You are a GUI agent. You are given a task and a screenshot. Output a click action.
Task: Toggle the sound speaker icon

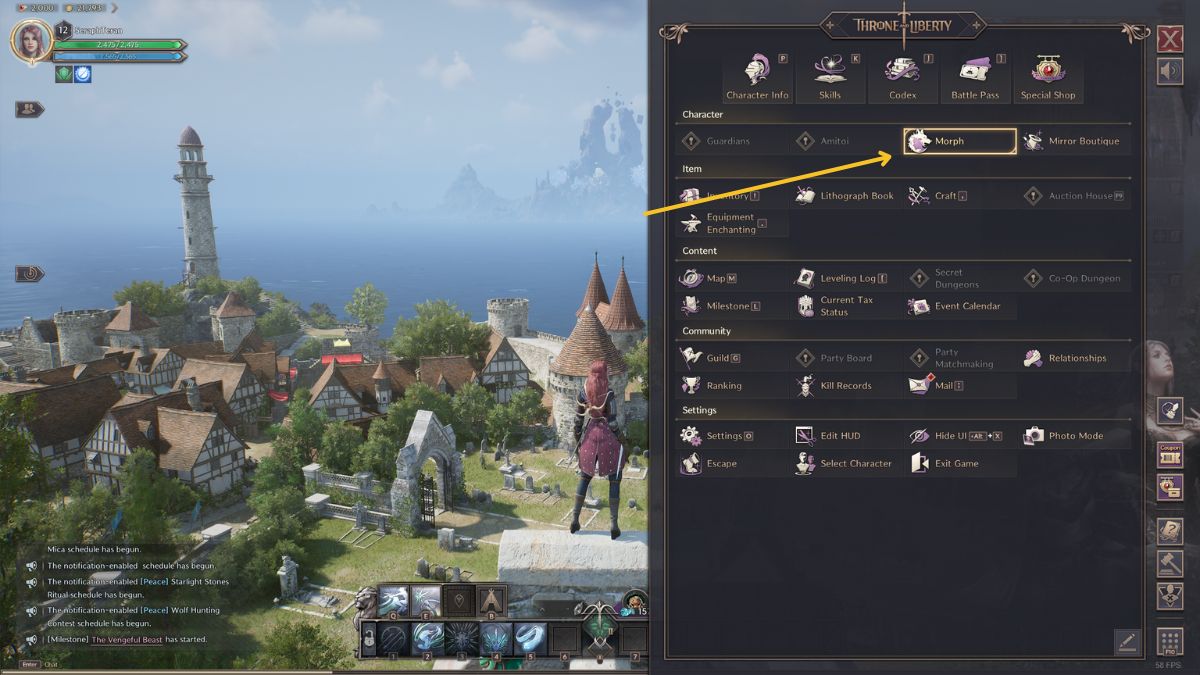pyautogui.click(x=1169, y=73)
